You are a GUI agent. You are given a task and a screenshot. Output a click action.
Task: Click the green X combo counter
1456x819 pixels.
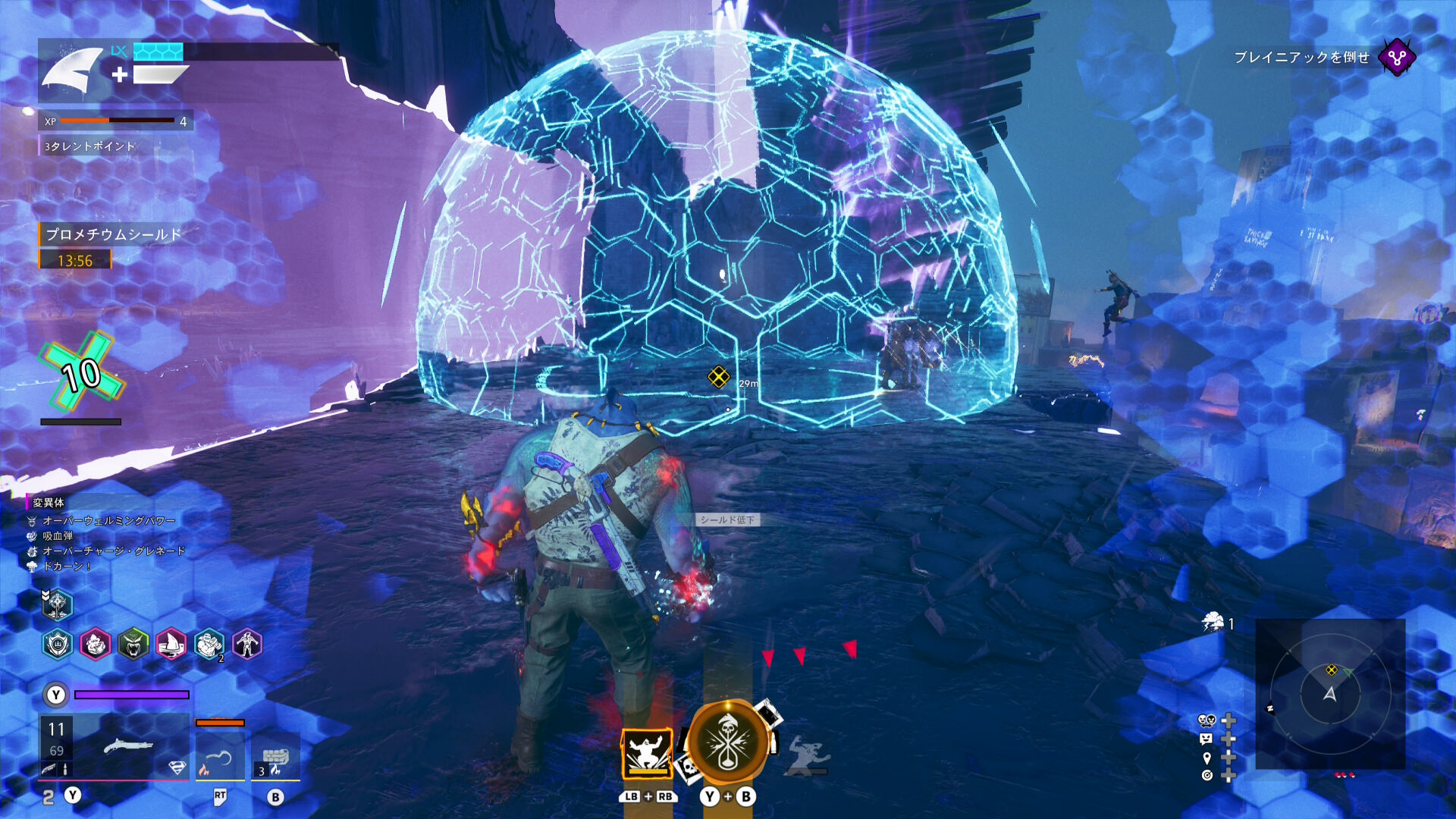coord(82,373)
